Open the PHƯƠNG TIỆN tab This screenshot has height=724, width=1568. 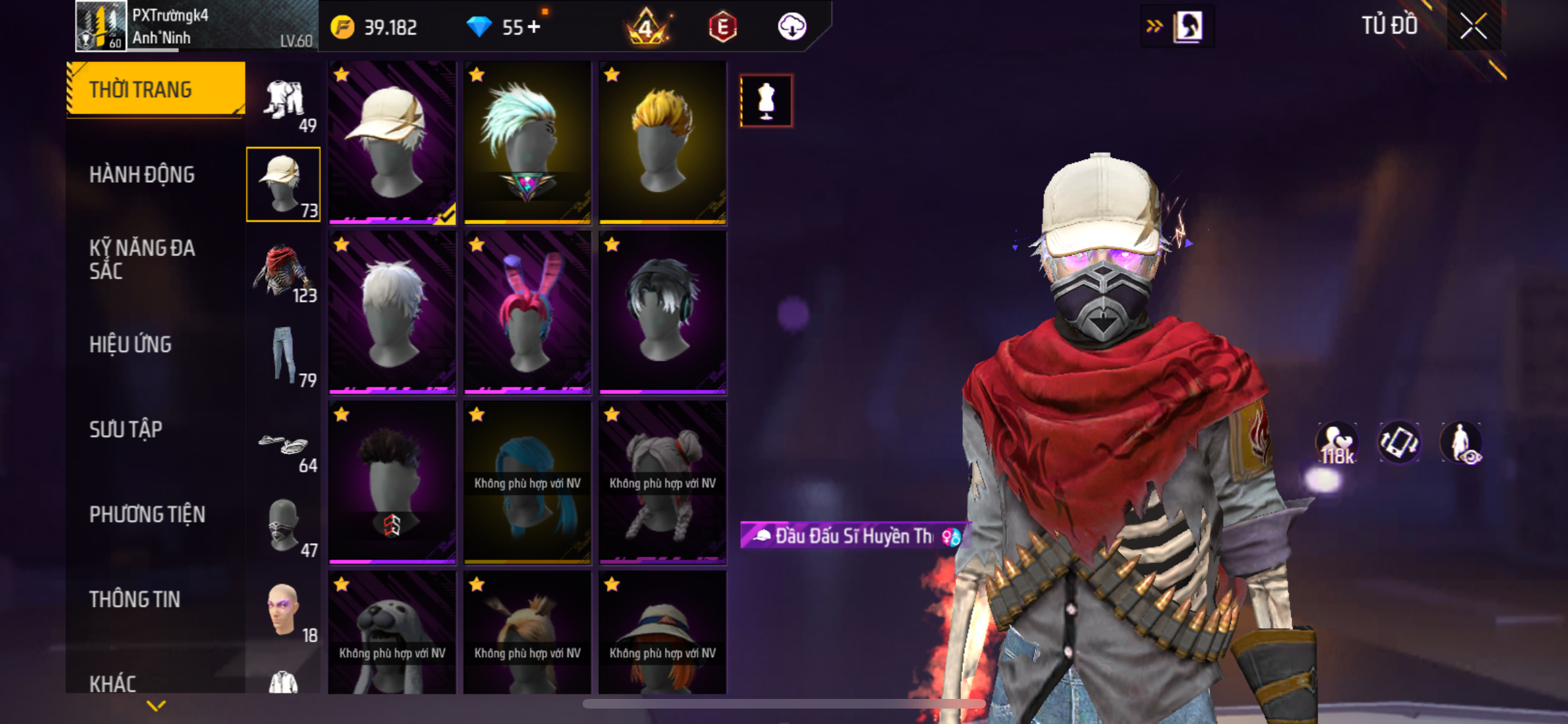[x=147, y=514]
